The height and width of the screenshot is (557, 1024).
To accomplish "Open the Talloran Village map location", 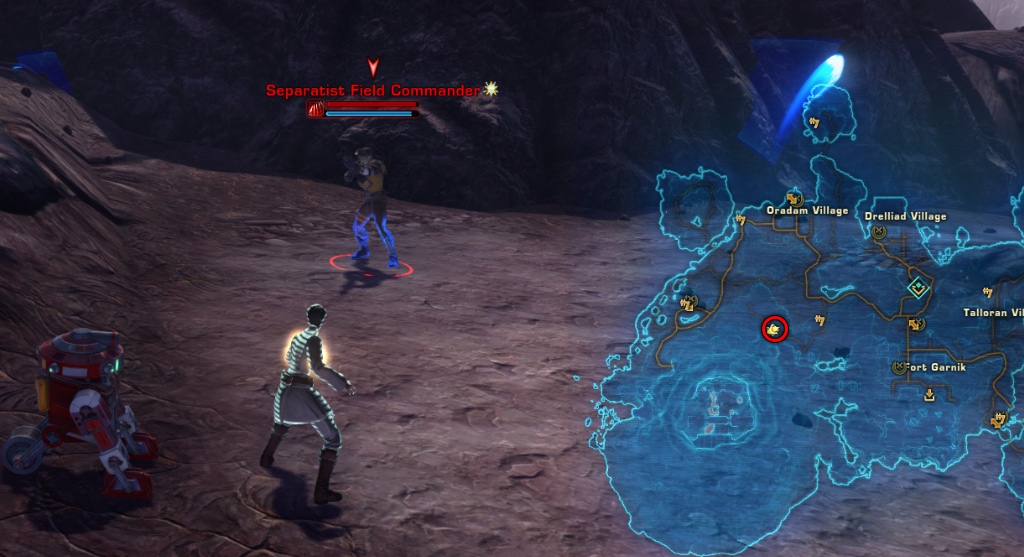I will tap(993, 312).
